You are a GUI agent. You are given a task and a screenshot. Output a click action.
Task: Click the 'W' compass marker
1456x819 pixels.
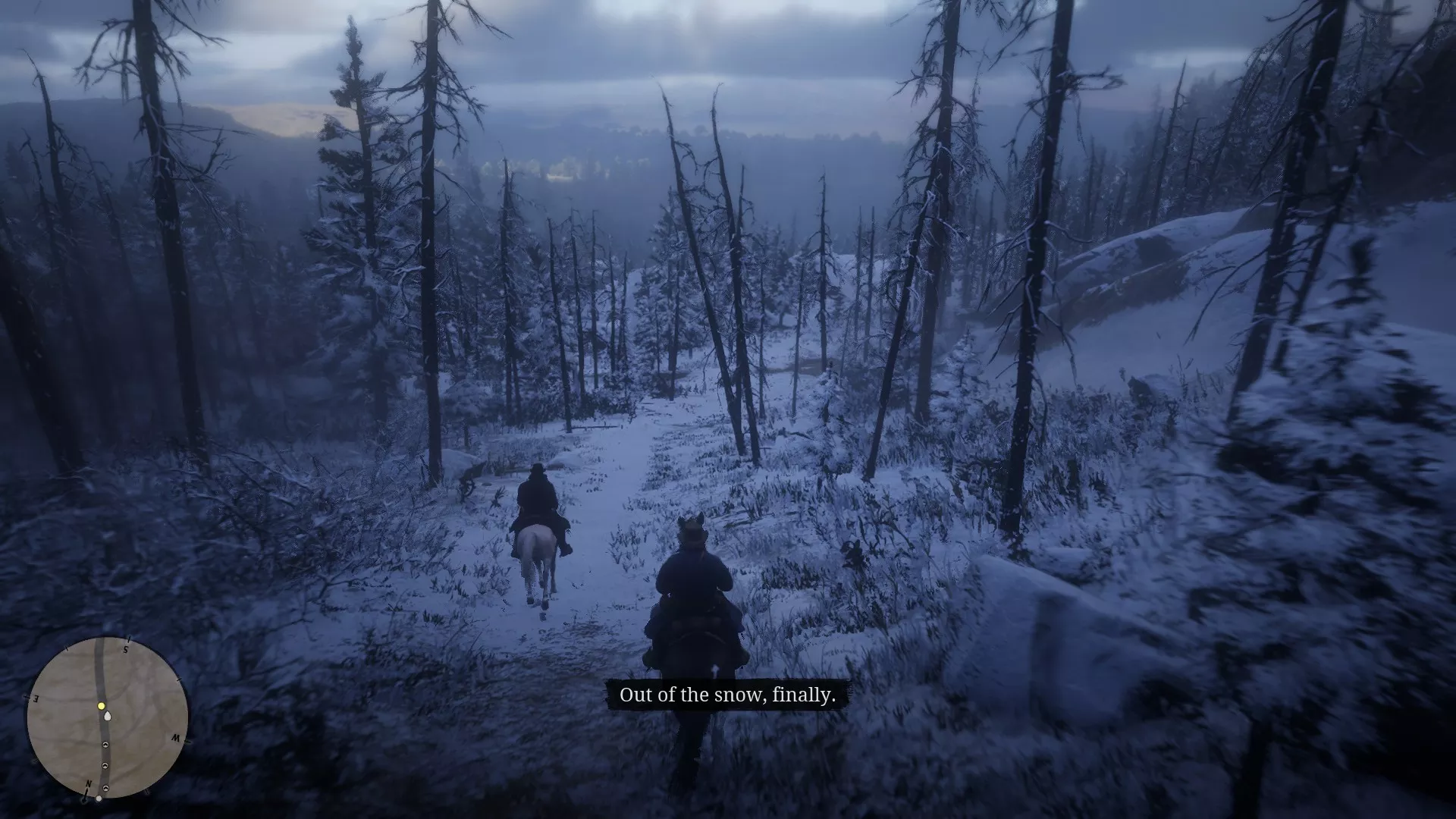(x=176, y=738)
